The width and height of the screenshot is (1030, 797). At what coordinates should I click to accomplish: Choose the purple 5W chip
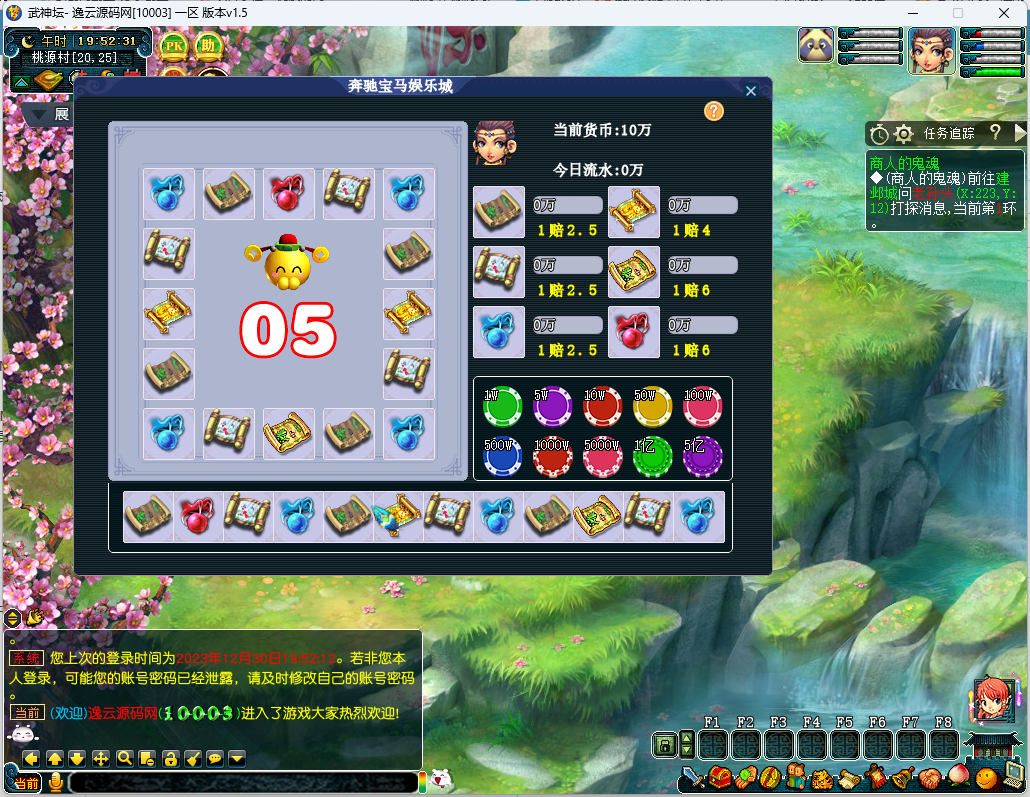(552, 406)
